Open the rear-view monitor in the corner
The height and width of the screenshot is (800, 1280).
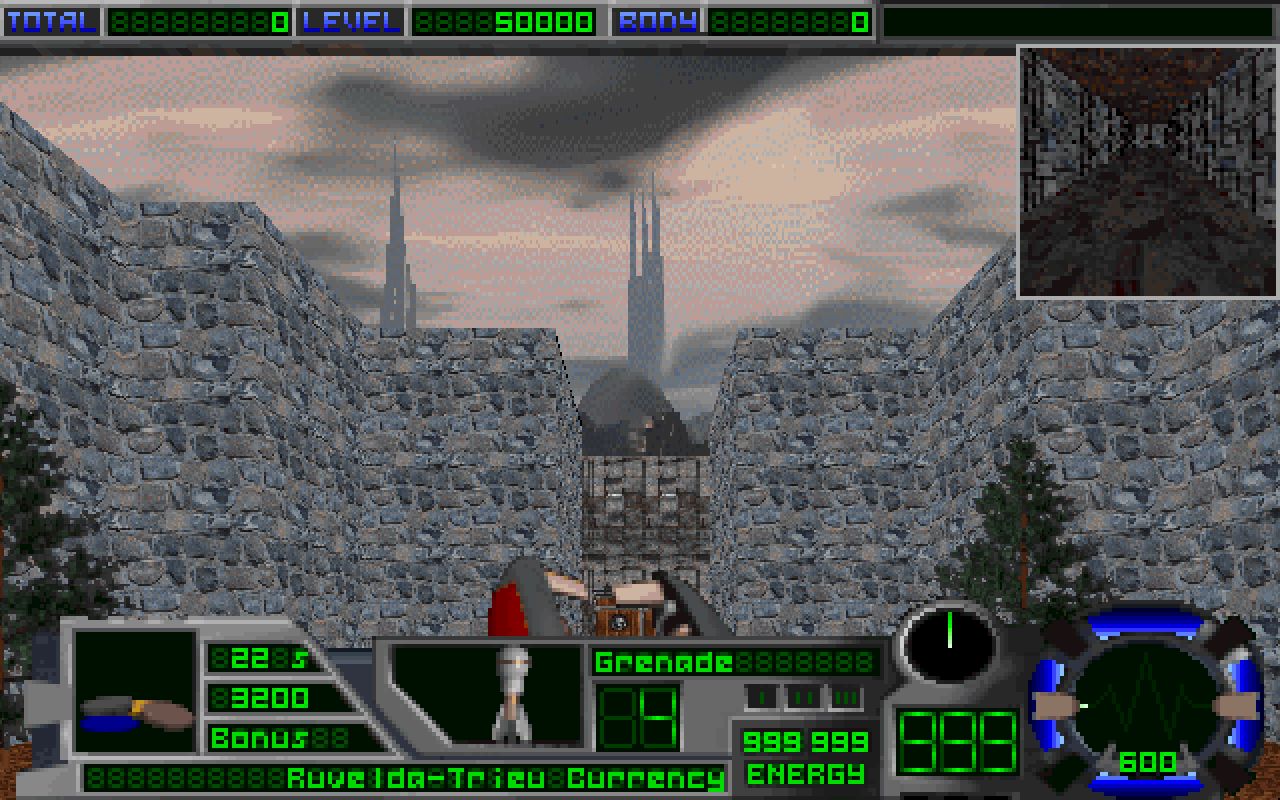coord(1147,172)
